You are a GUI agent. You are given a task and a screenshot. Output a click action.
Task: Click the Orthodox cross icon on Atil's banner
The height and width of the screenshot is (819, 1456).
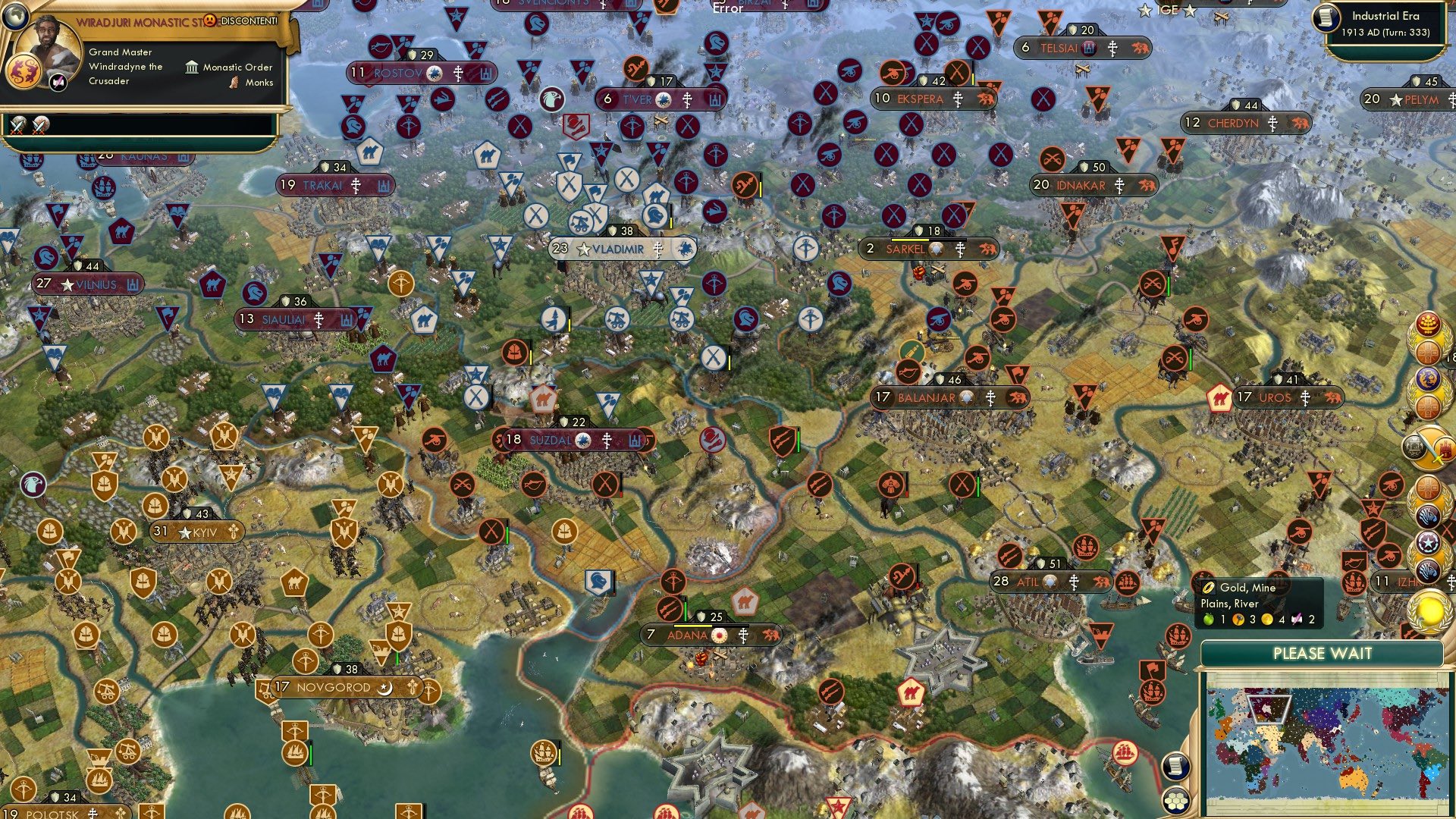point(1074,583)
